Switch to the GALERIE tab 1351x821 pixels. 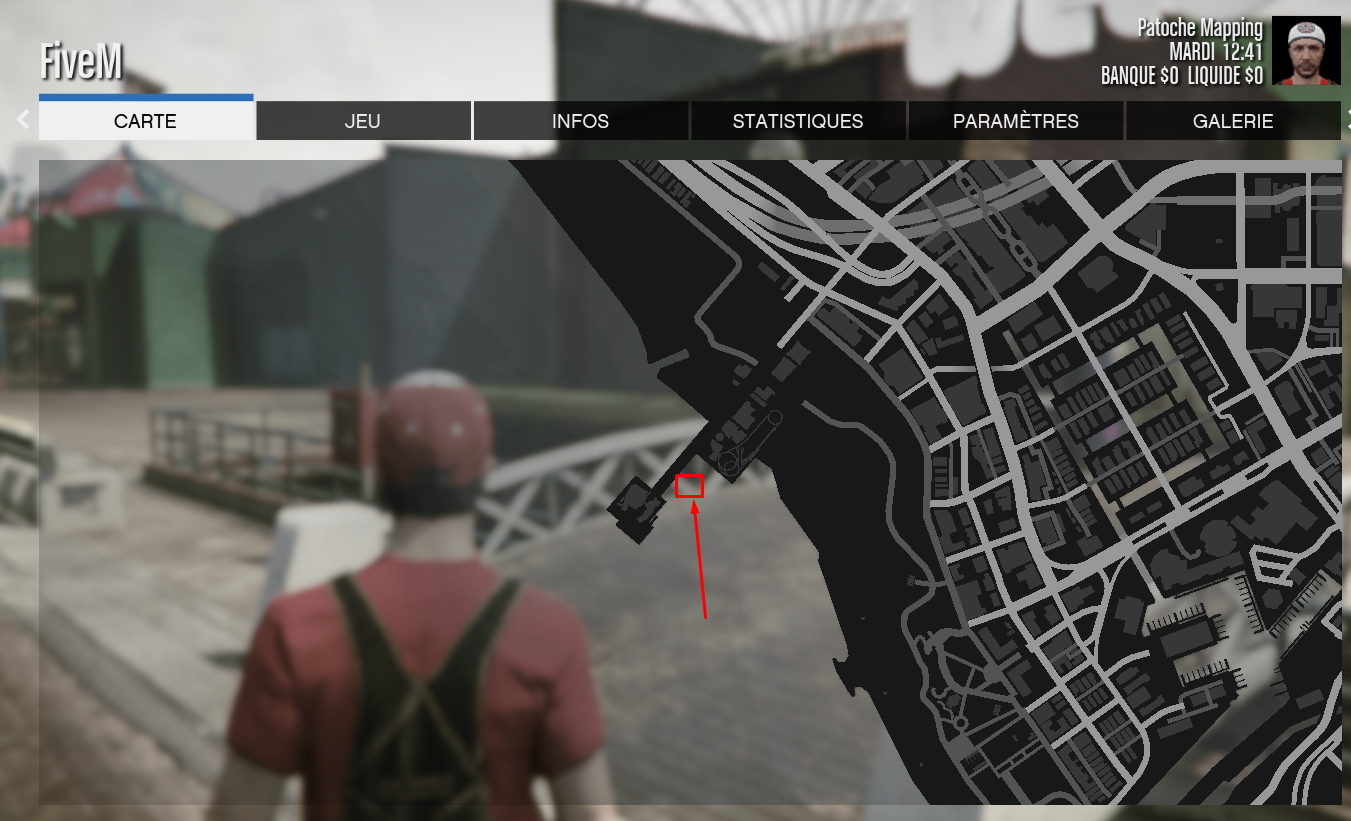(1232, 121)
